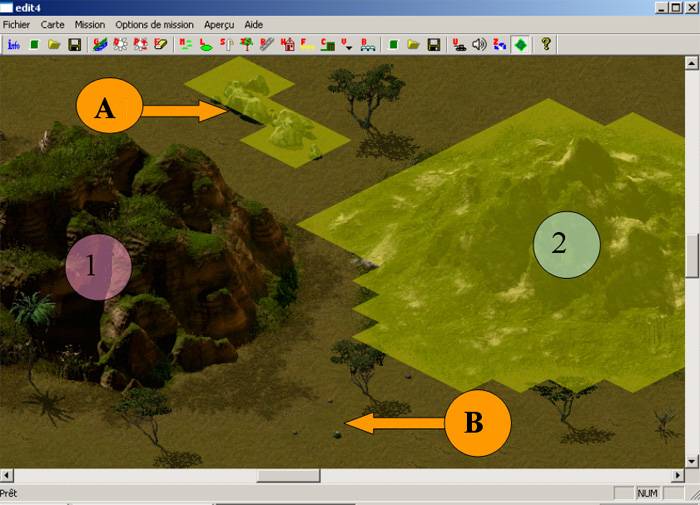Click the horizontal scrollbar thumb
The image size is (700, 505).
(288, 475)
